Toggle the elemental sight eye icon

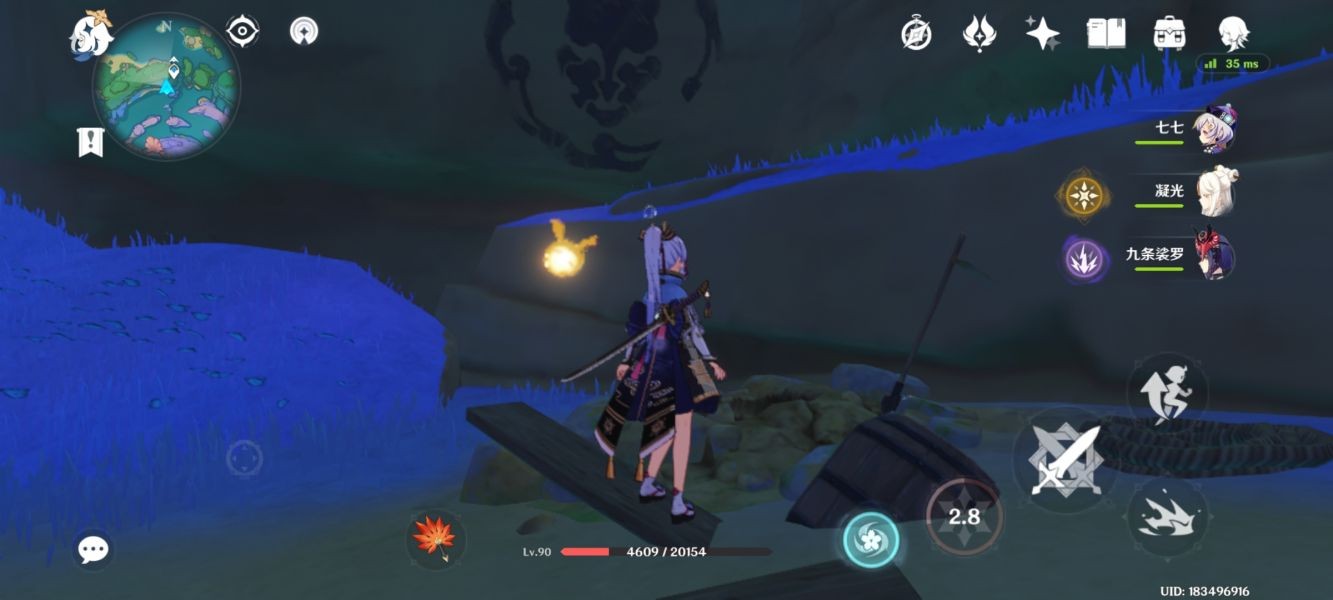coord(242,32)
